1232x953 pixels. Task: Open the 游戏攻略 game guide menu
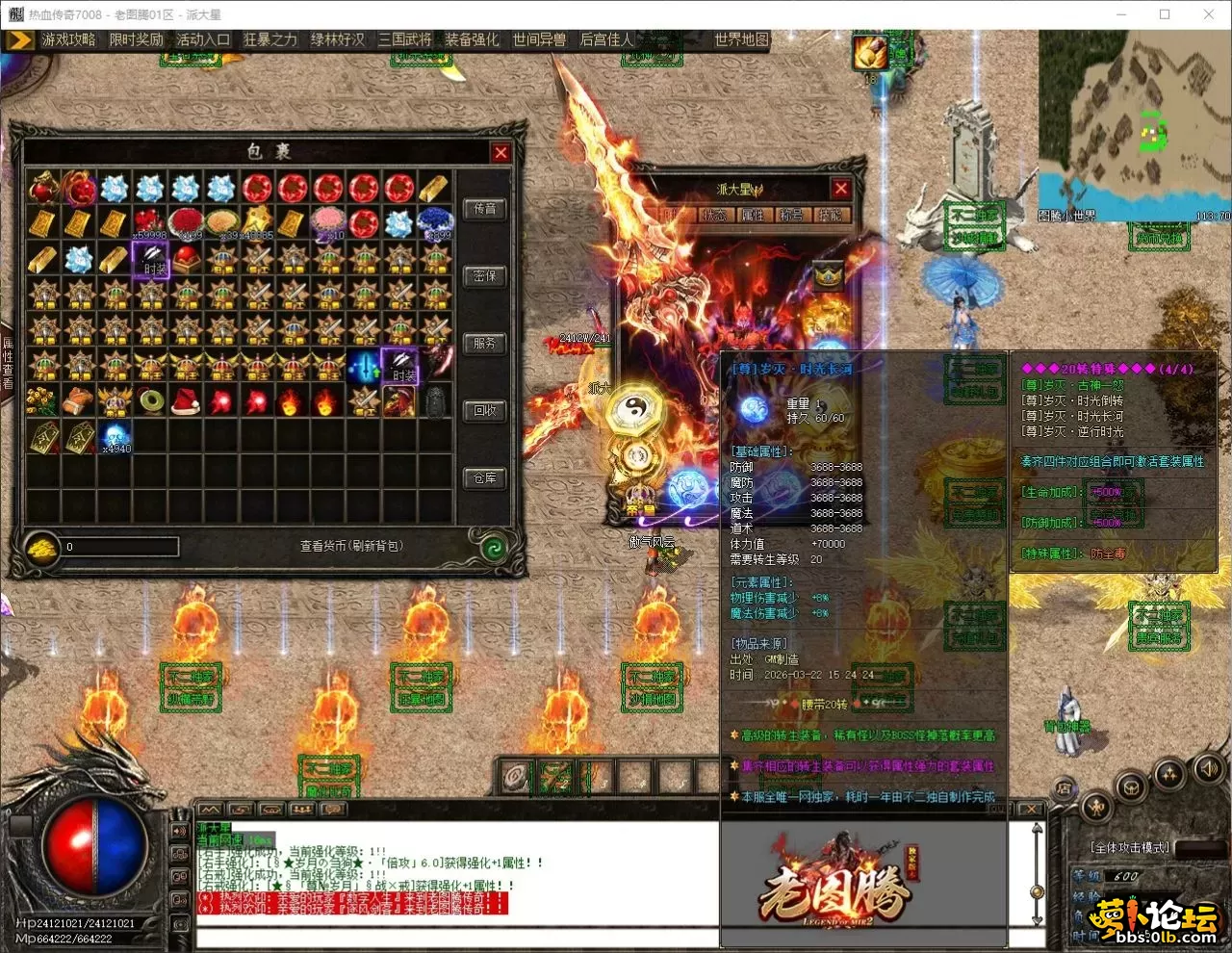[68, 39]
